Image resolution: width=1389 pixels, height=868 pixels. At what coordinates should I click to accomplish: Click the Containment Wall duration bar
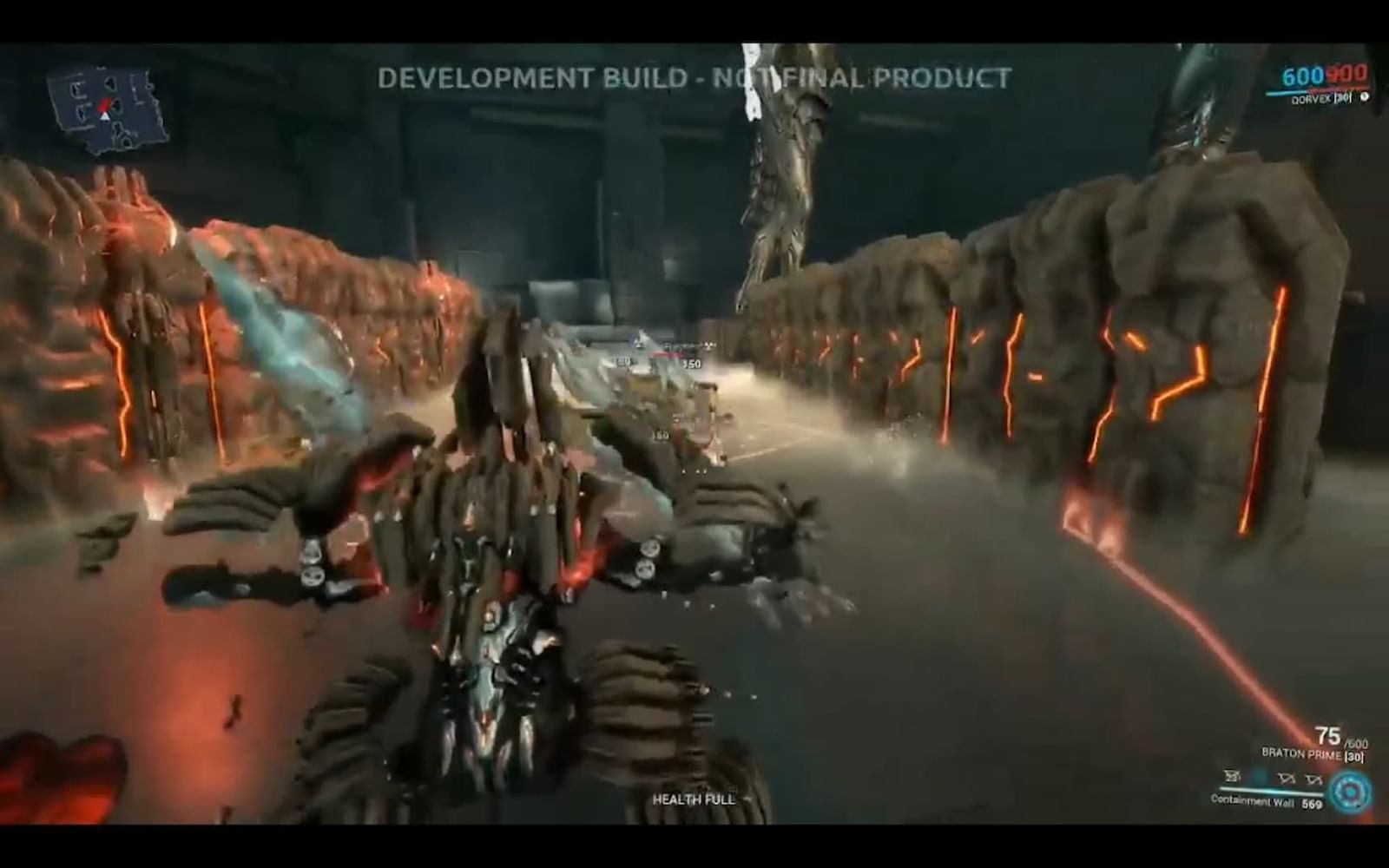pos(1272,791)
